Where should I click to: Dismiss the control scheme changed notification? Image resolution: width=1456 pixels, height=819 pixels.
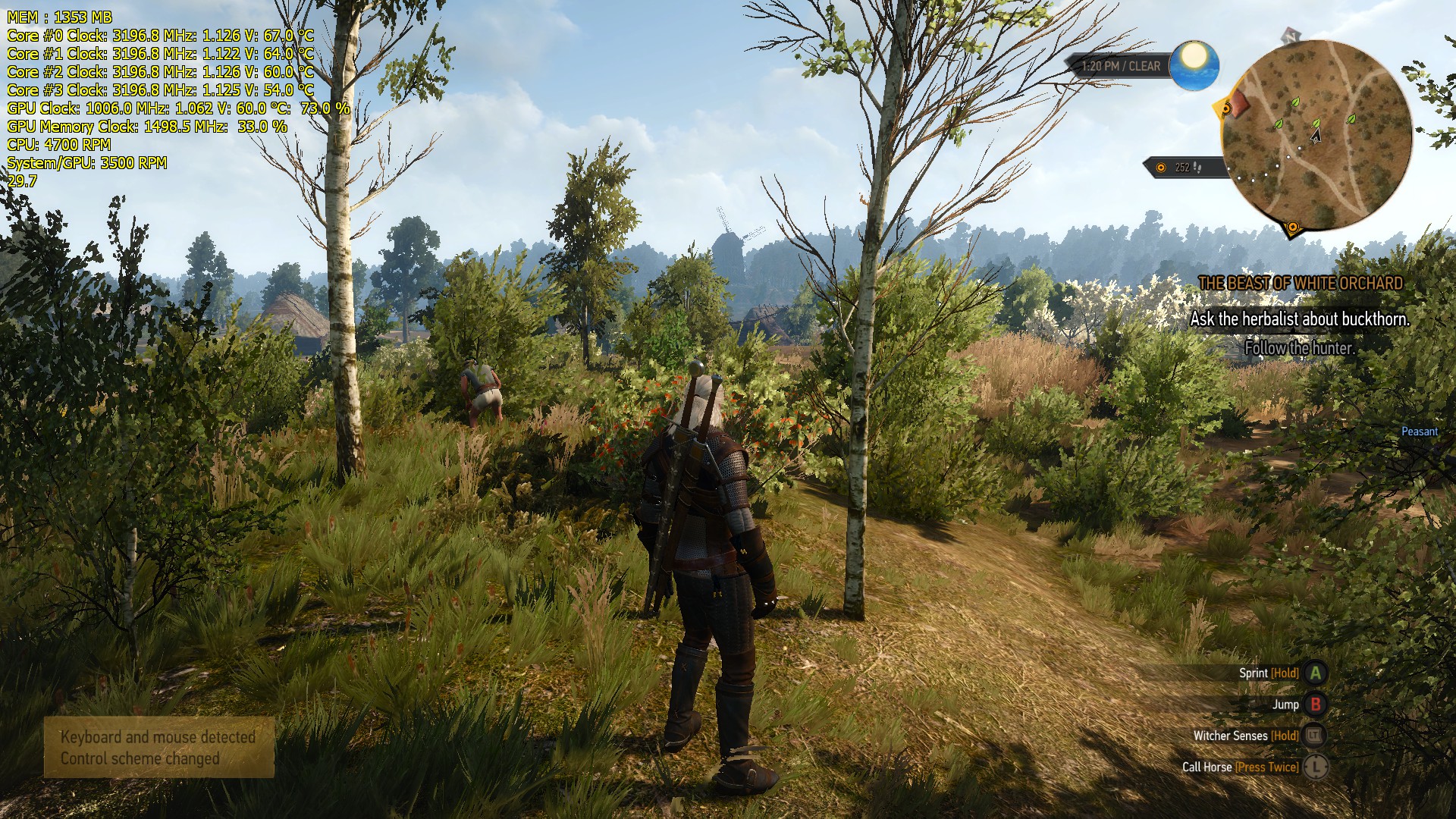[158, 748]
